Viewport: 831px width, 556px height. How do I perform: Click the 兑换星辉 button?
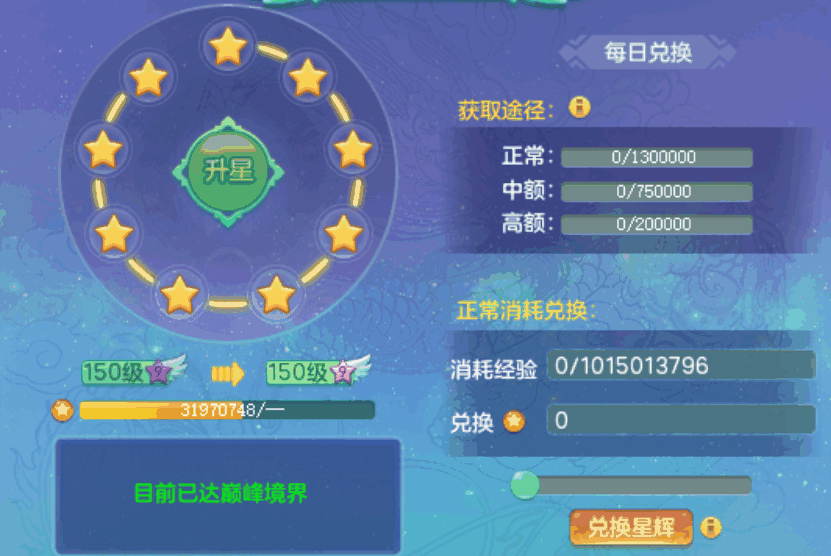[x=630, y=527]
